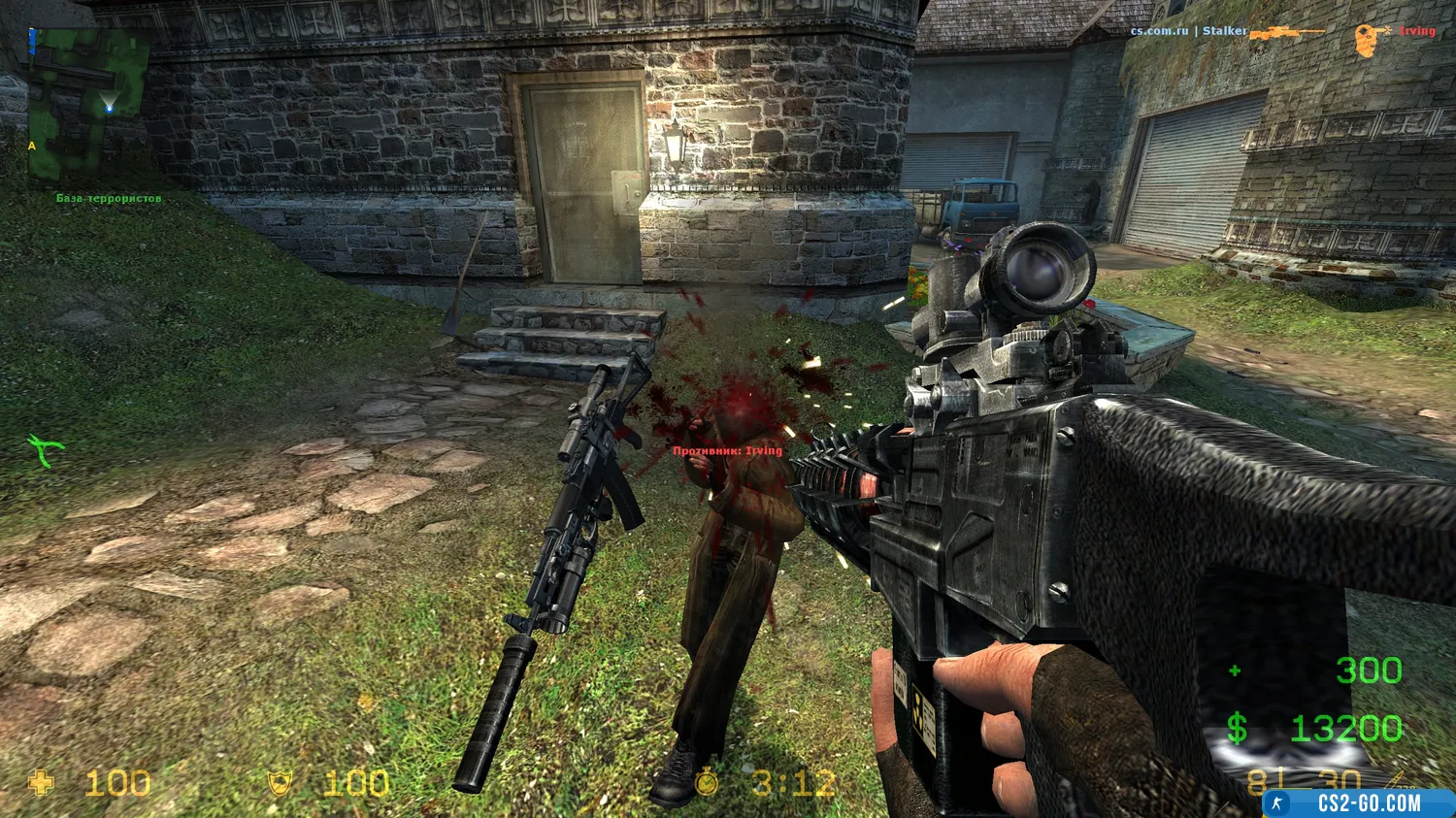Click the yellow health cross icon

[41, 783]
